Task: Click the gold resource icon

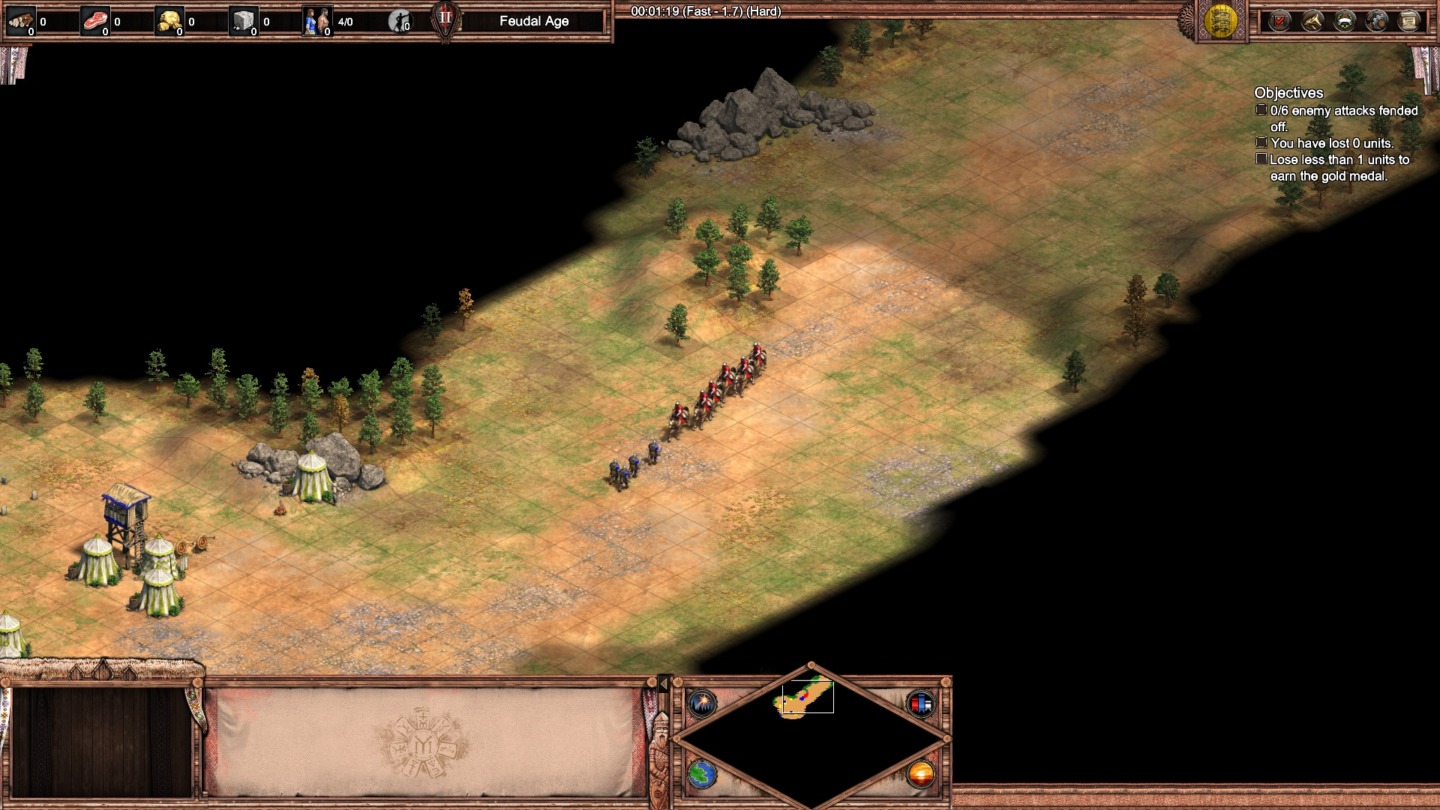Action: [x=169, y=20]
